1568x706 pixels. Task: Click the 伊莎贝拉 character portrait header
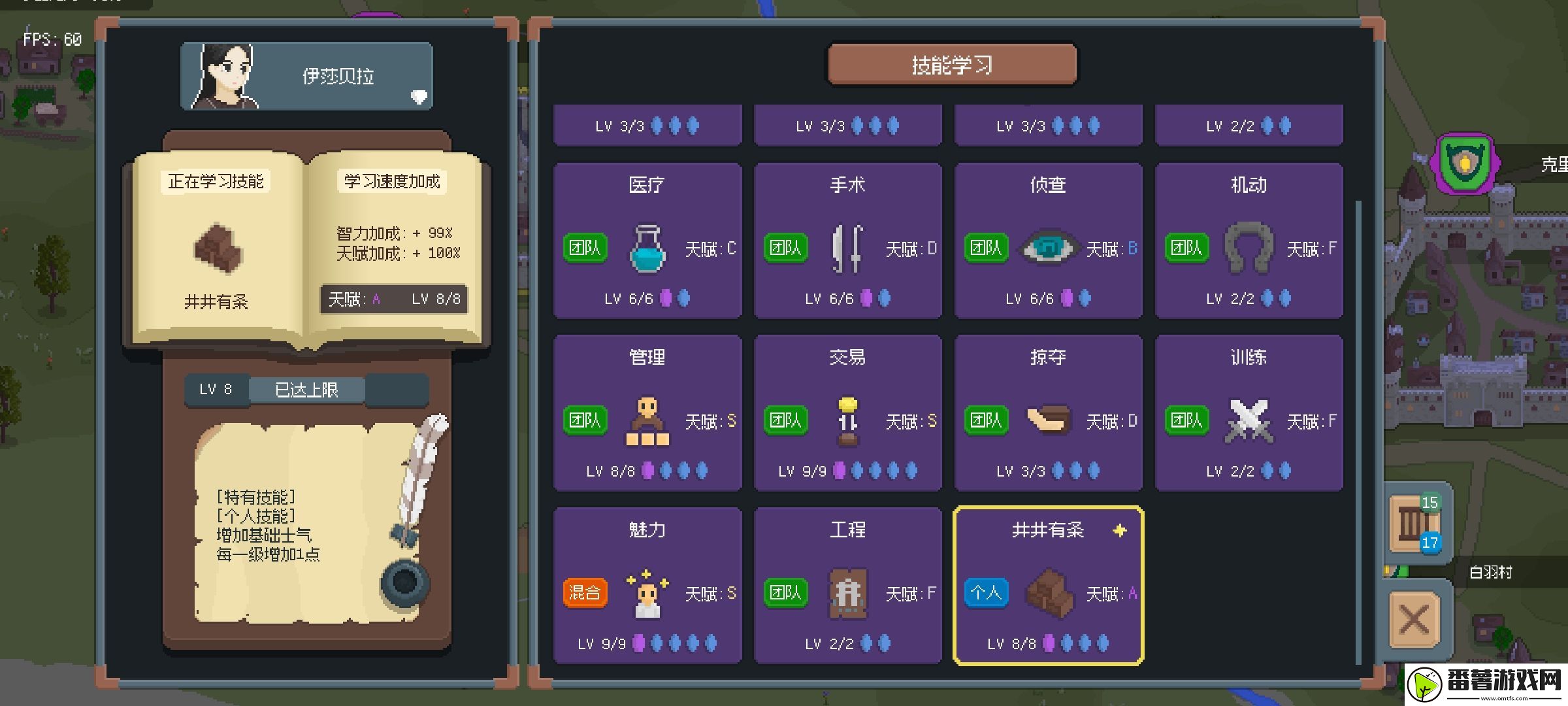pos(306,76)
